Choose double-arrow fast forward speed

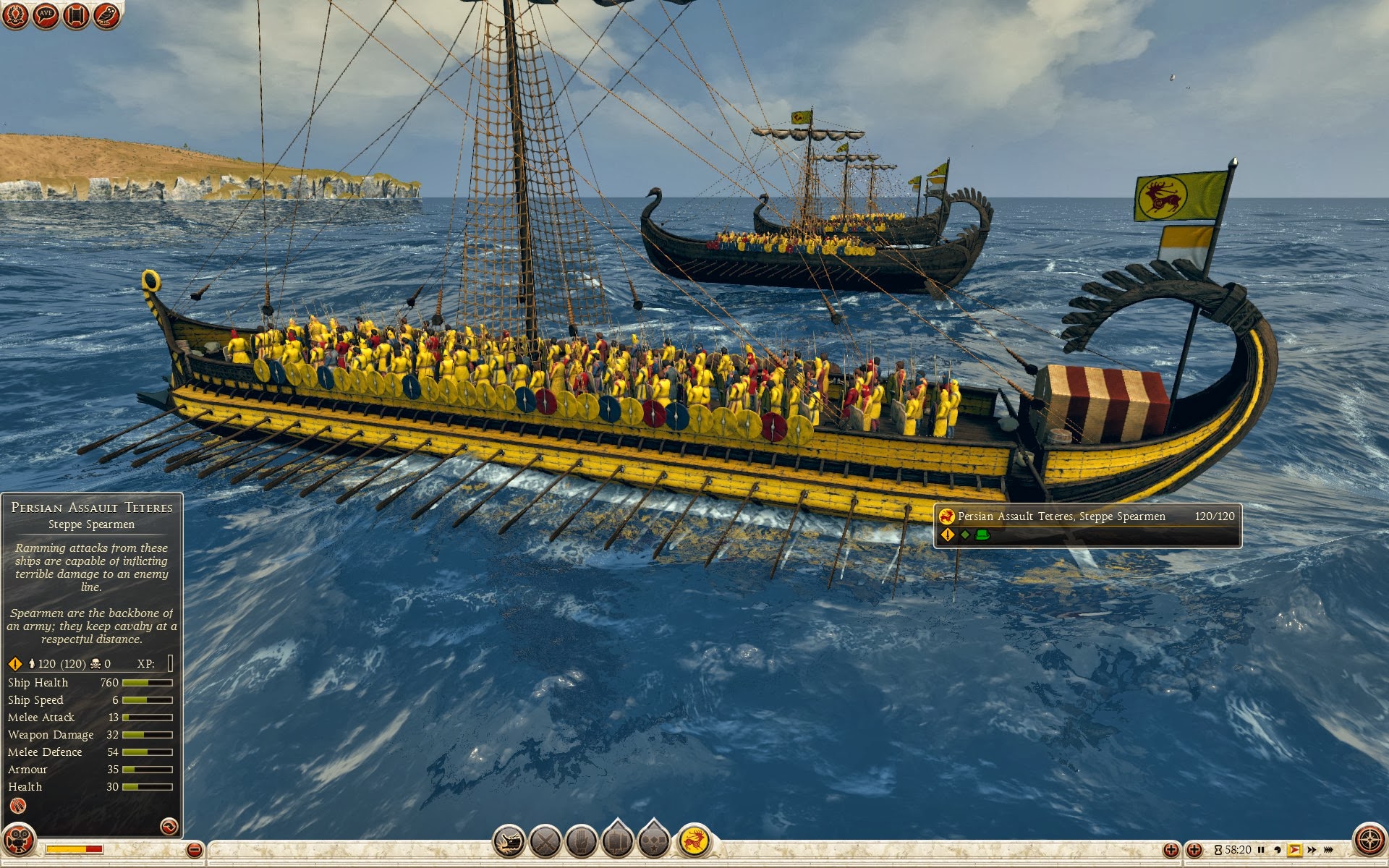pos(1312,850)
